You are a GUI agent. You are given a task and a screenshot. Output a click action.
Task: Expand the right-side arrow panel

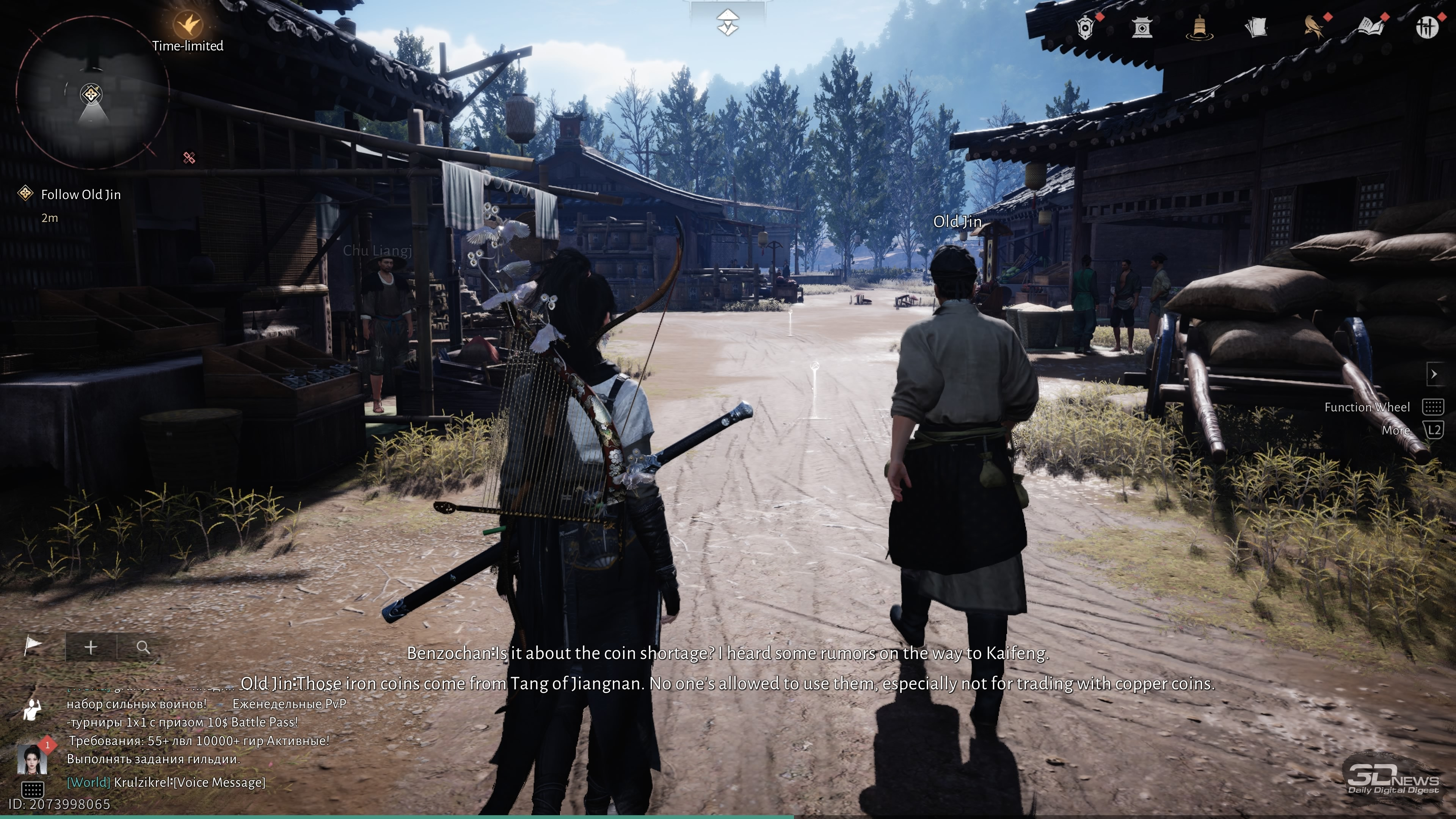pos(1433,373)
